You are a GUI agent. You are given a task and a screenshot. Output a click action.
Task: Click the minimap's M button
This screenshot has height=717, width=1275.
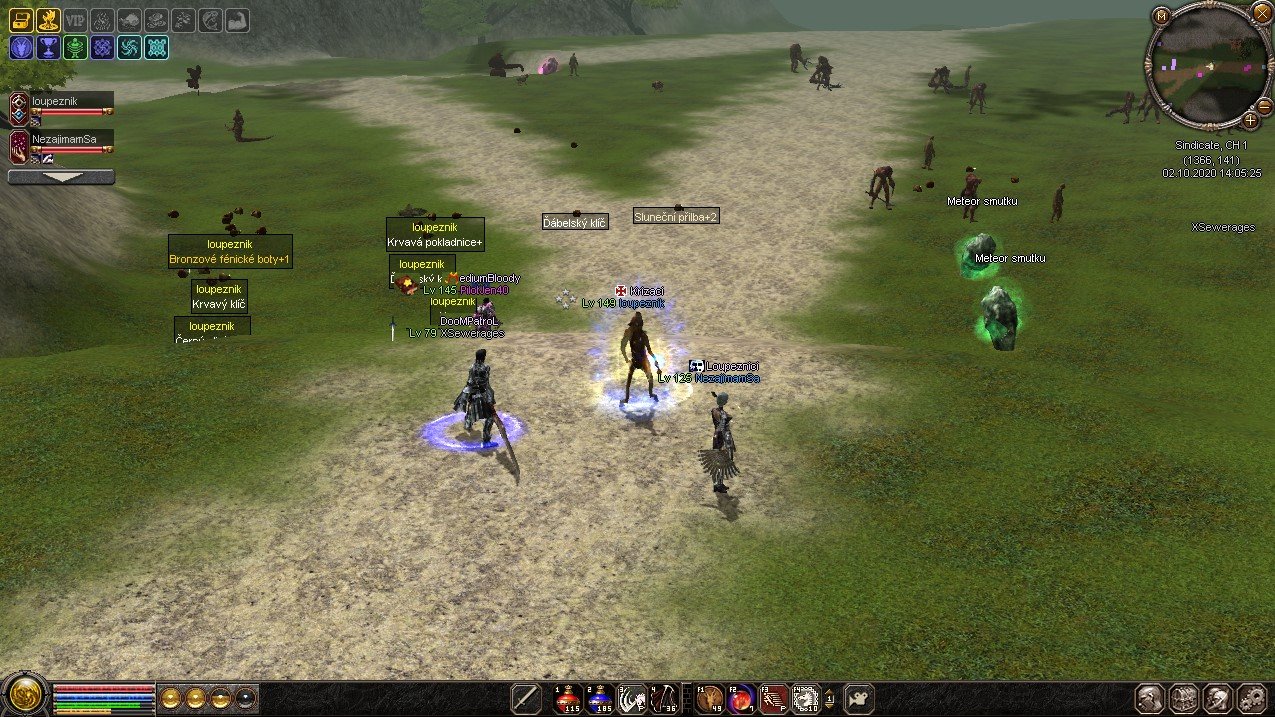pyautogui.click(x=1161, y=15)
